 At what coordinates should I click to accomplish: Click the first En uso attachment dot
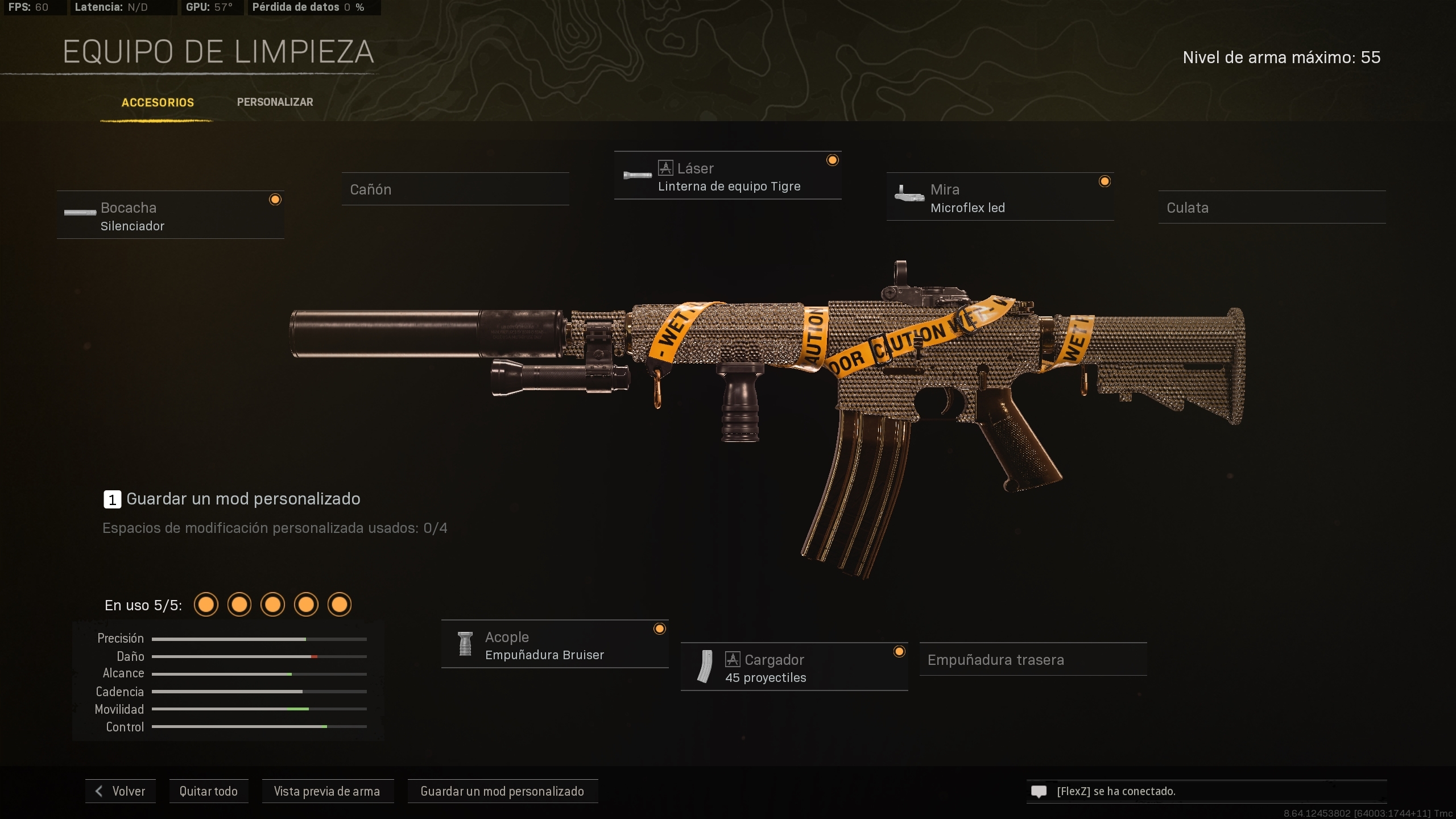(206, 604)
